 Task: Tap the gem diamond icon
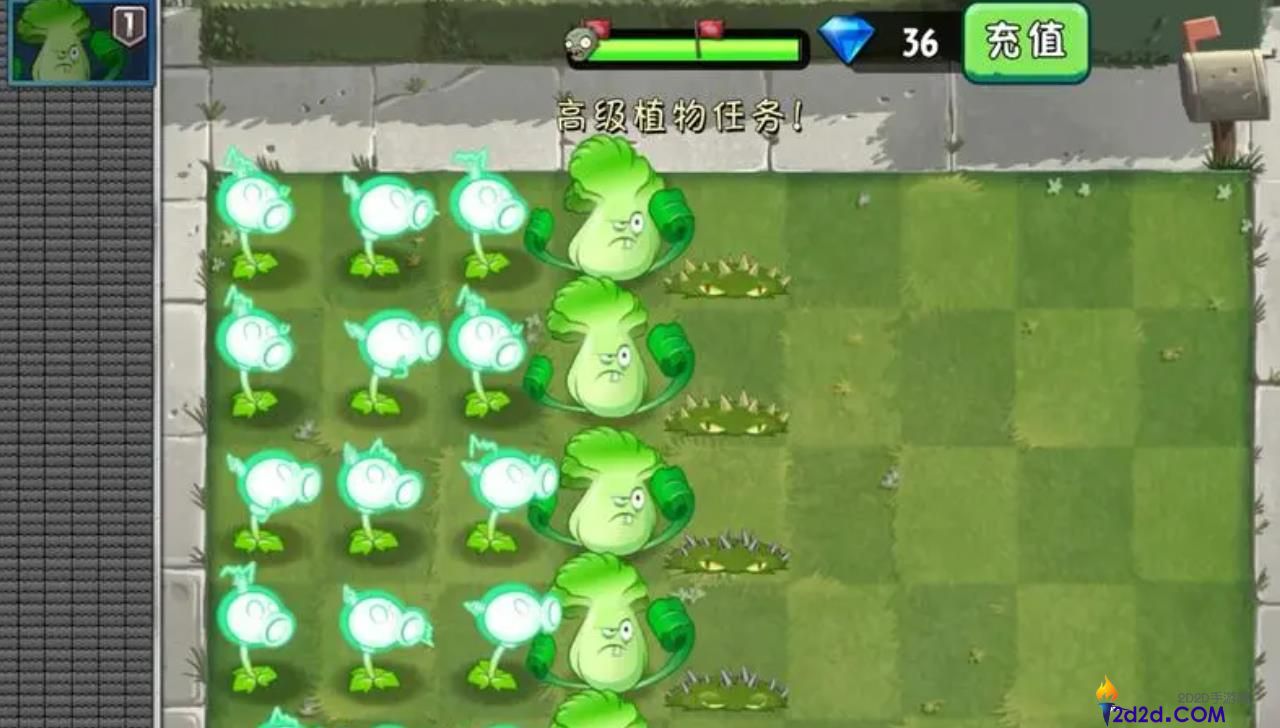848,42
